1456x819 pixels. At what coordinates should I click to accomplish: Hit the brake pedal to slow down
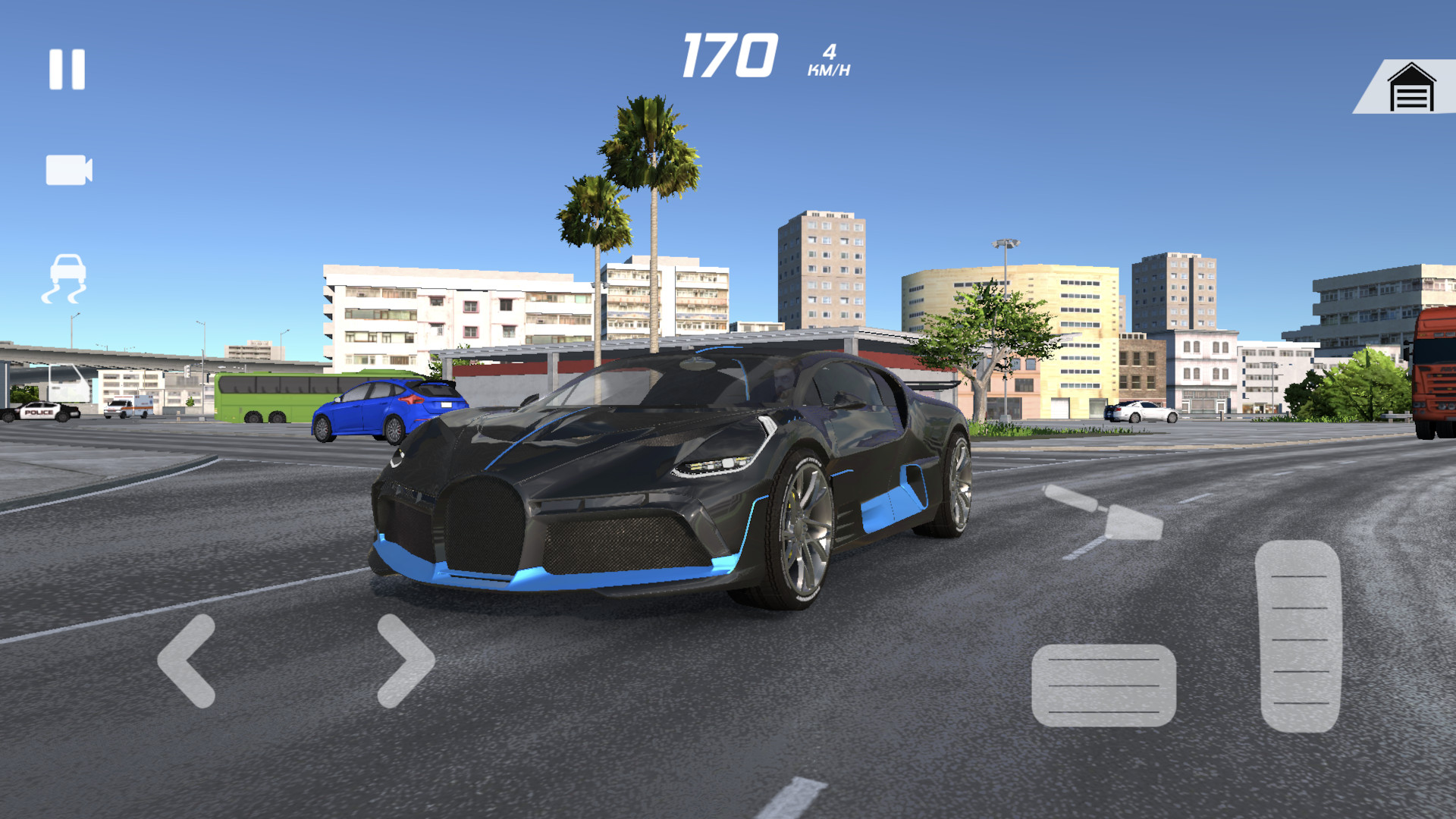click(1103, 686)
